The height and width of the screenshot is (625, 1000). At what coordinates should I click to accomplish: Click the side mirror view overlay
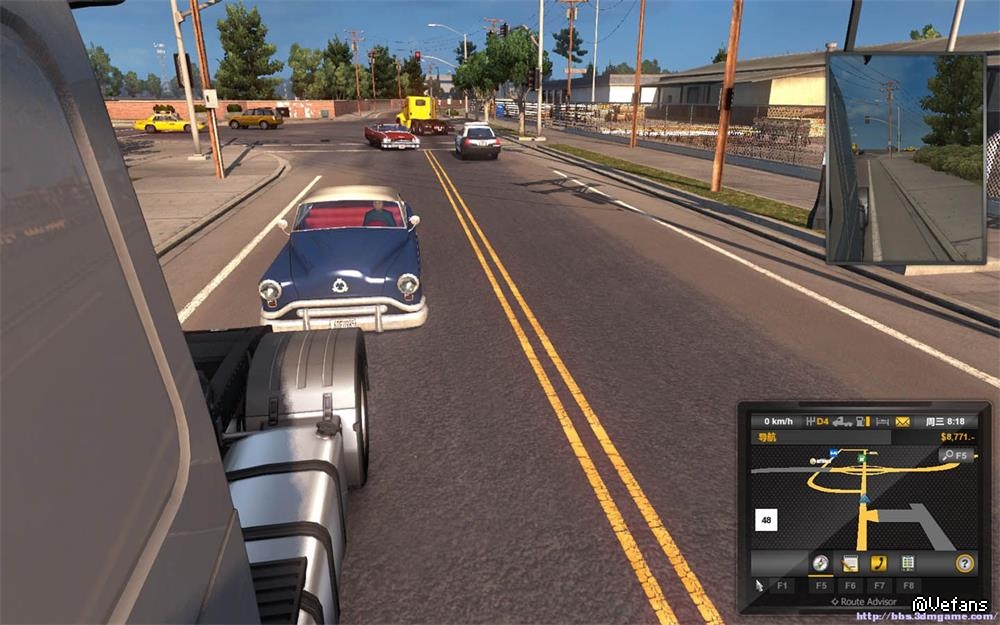tap(906, 157)
